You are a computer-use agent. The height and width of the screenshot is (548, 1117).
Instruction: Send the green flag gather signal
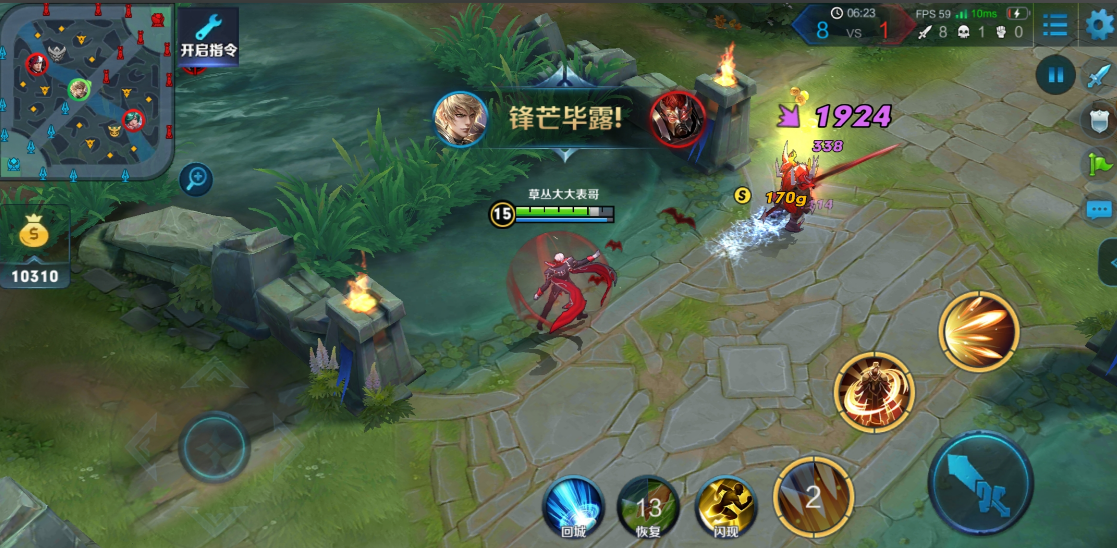pyautogui.click(x=1099, y=164)
